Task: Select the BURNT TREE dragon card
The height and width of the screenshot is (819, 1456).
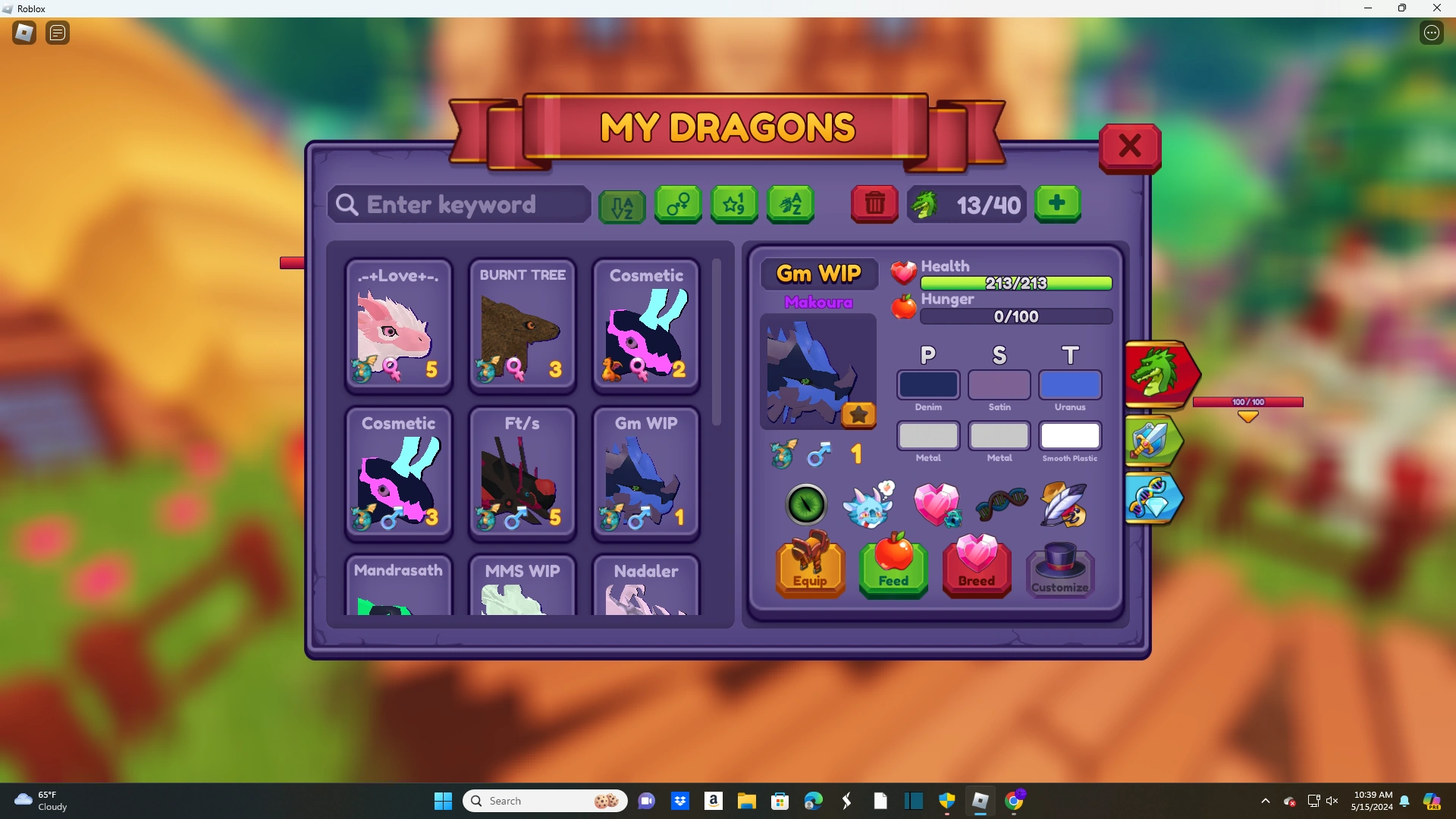Action: (522, 326)
